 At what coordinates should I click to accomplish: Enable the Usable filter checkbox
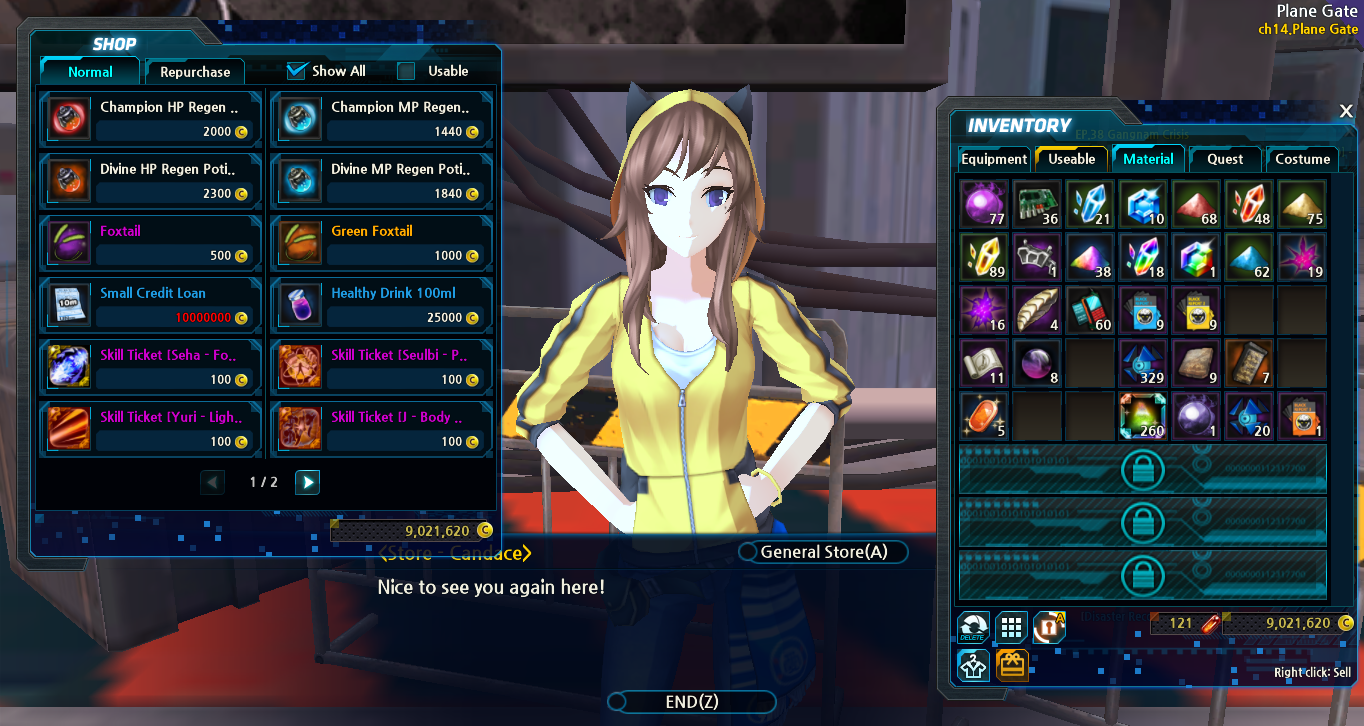click(406, 71)
